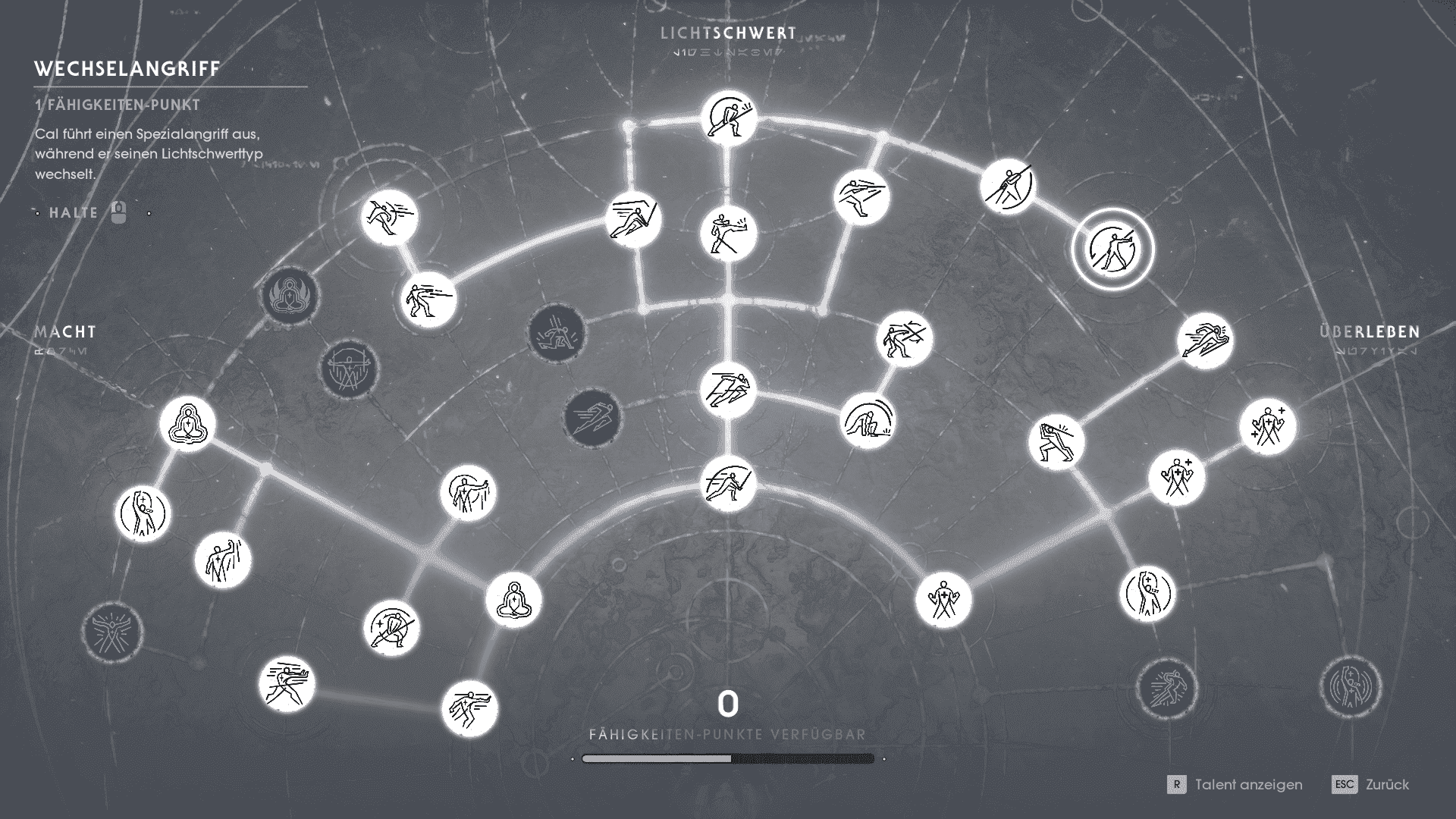
Task: Click the MACHT branch label
Action: (64, 331)
